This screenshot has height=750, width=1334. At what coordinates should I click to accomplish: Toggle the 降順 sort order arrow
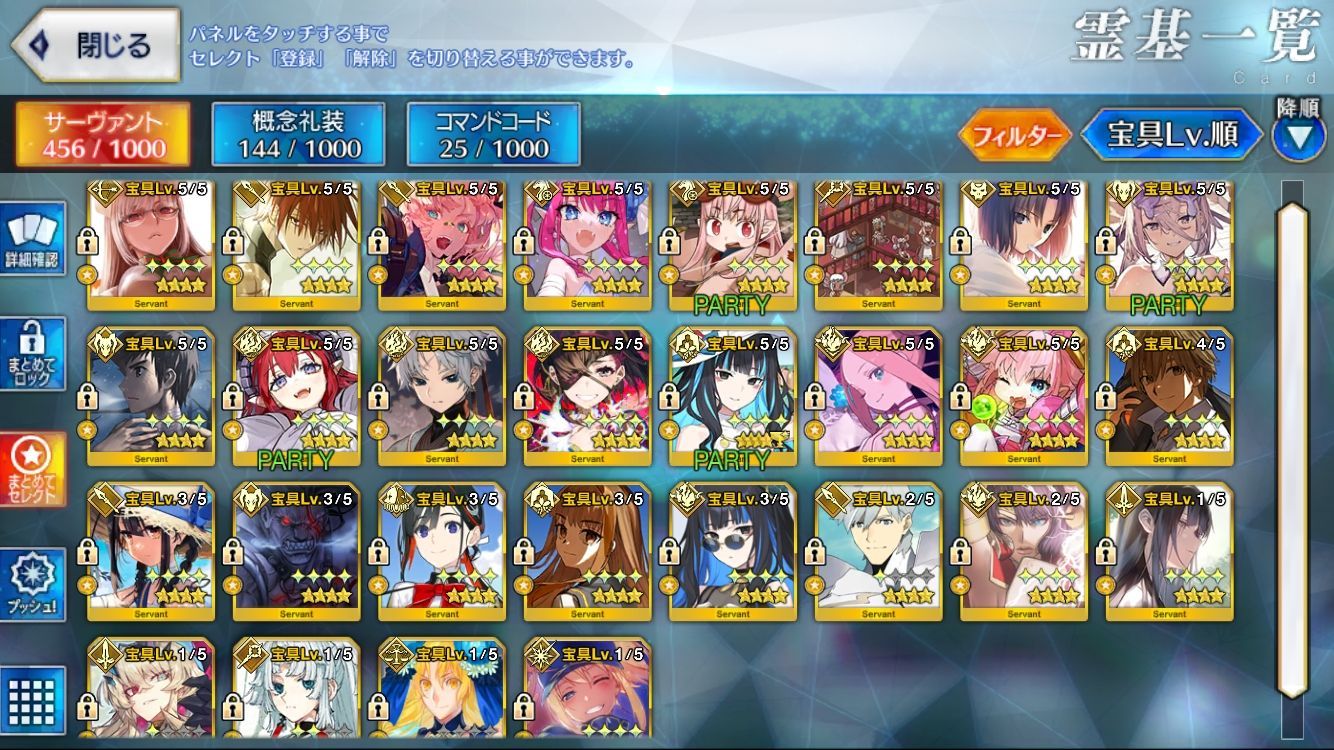(1298, 136)
